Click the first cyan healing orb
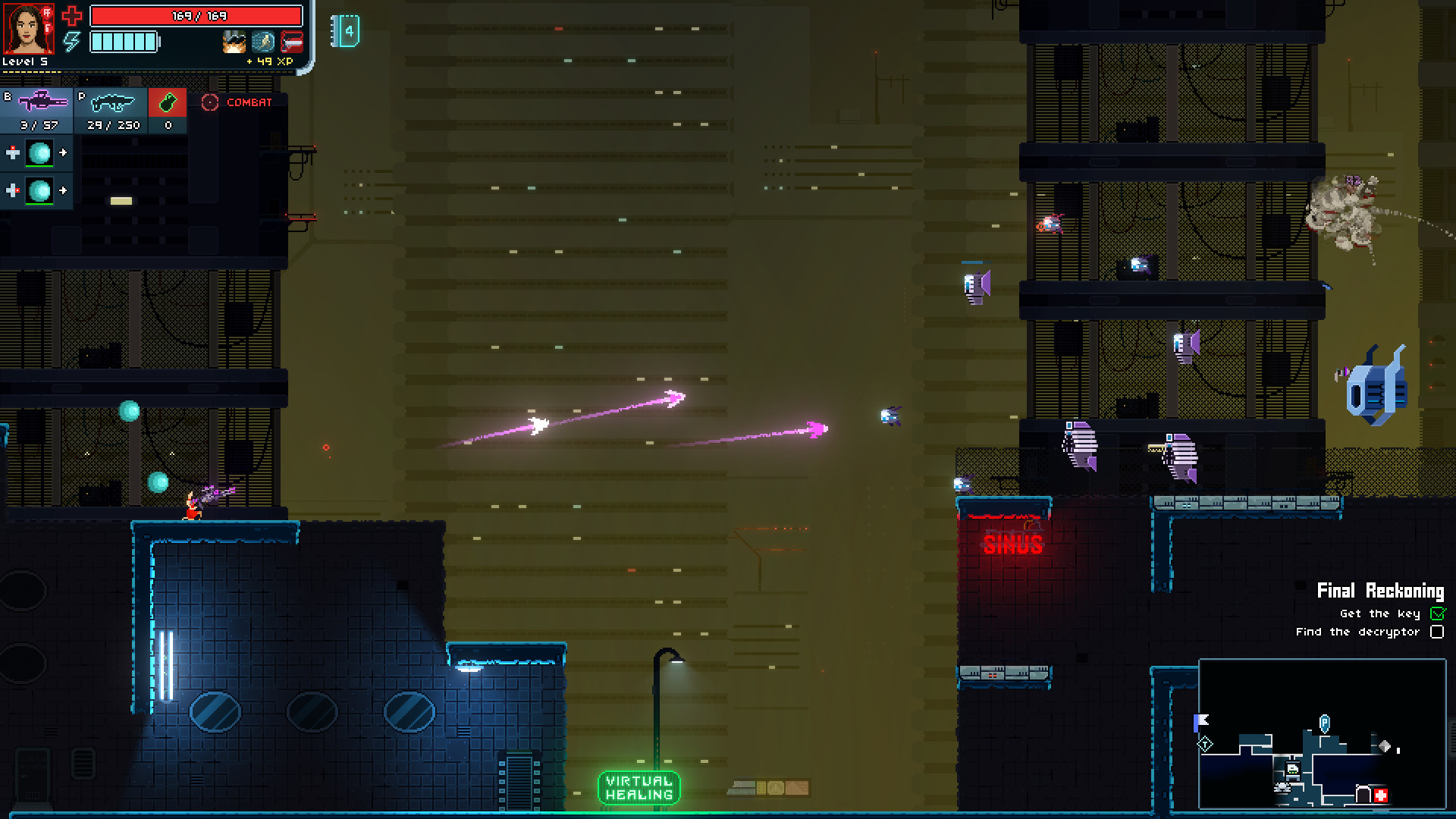The height and width of the screenshot is (819, 1456). pyautogui.click(x=40, y=154)
